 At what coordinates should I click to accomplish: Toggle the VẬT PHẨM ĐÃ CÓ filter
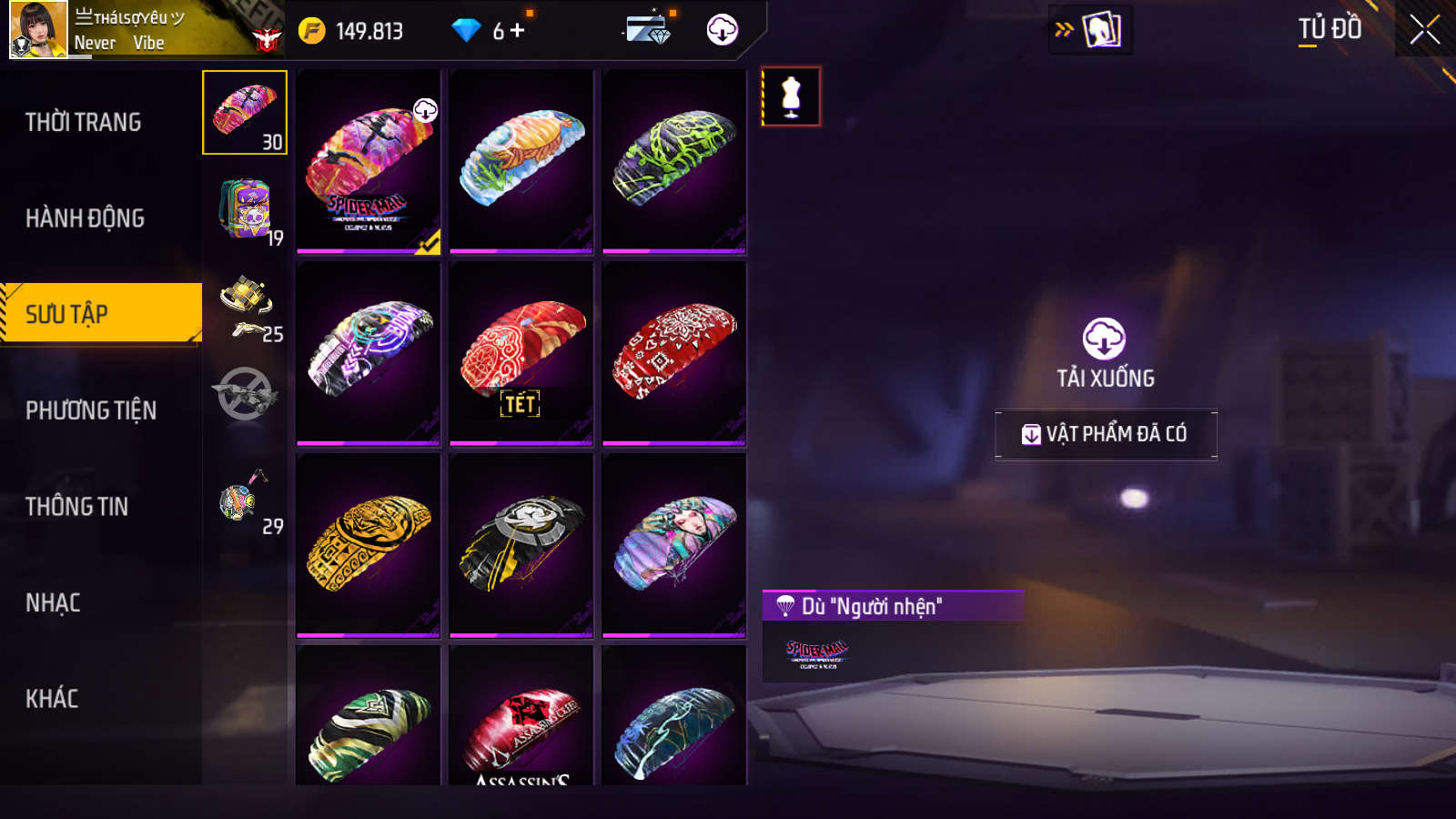(1106, 434)
